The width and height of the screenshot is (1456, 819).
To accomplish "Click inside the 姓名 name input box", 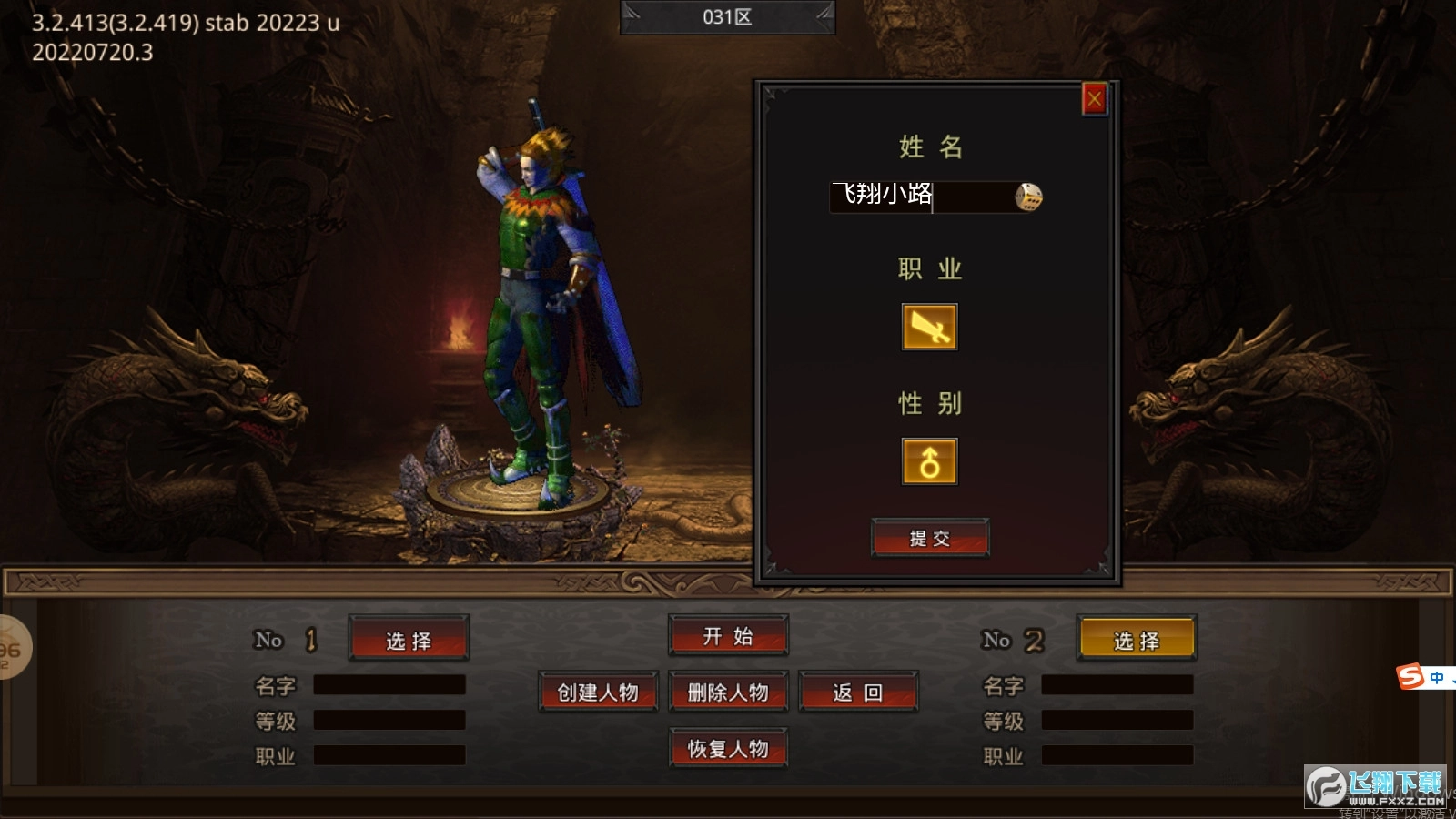I will tap(919, 198).
